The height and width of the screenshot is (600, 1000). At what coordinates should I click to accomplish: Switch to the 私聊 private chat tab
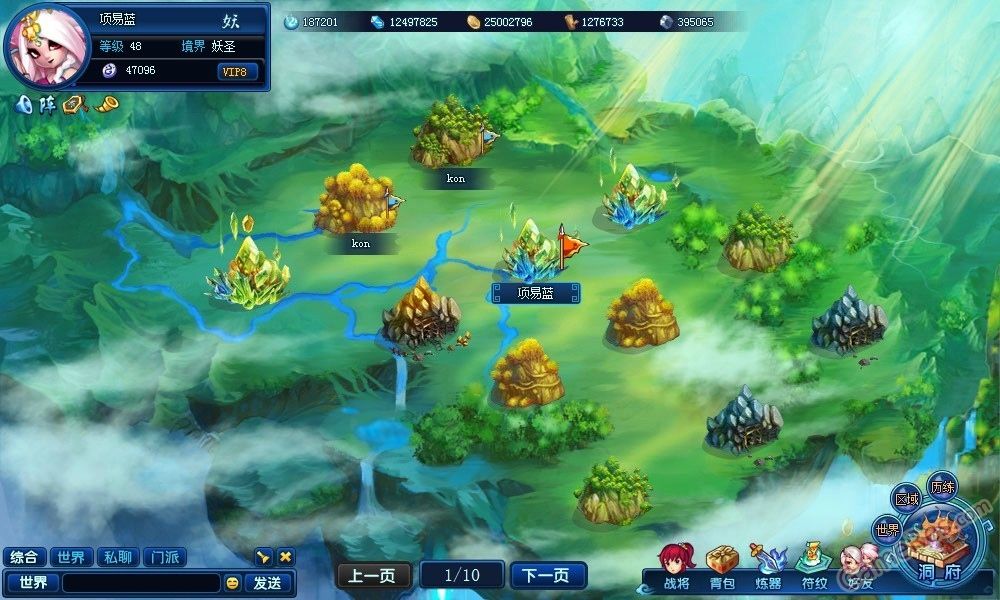point(117,557)
